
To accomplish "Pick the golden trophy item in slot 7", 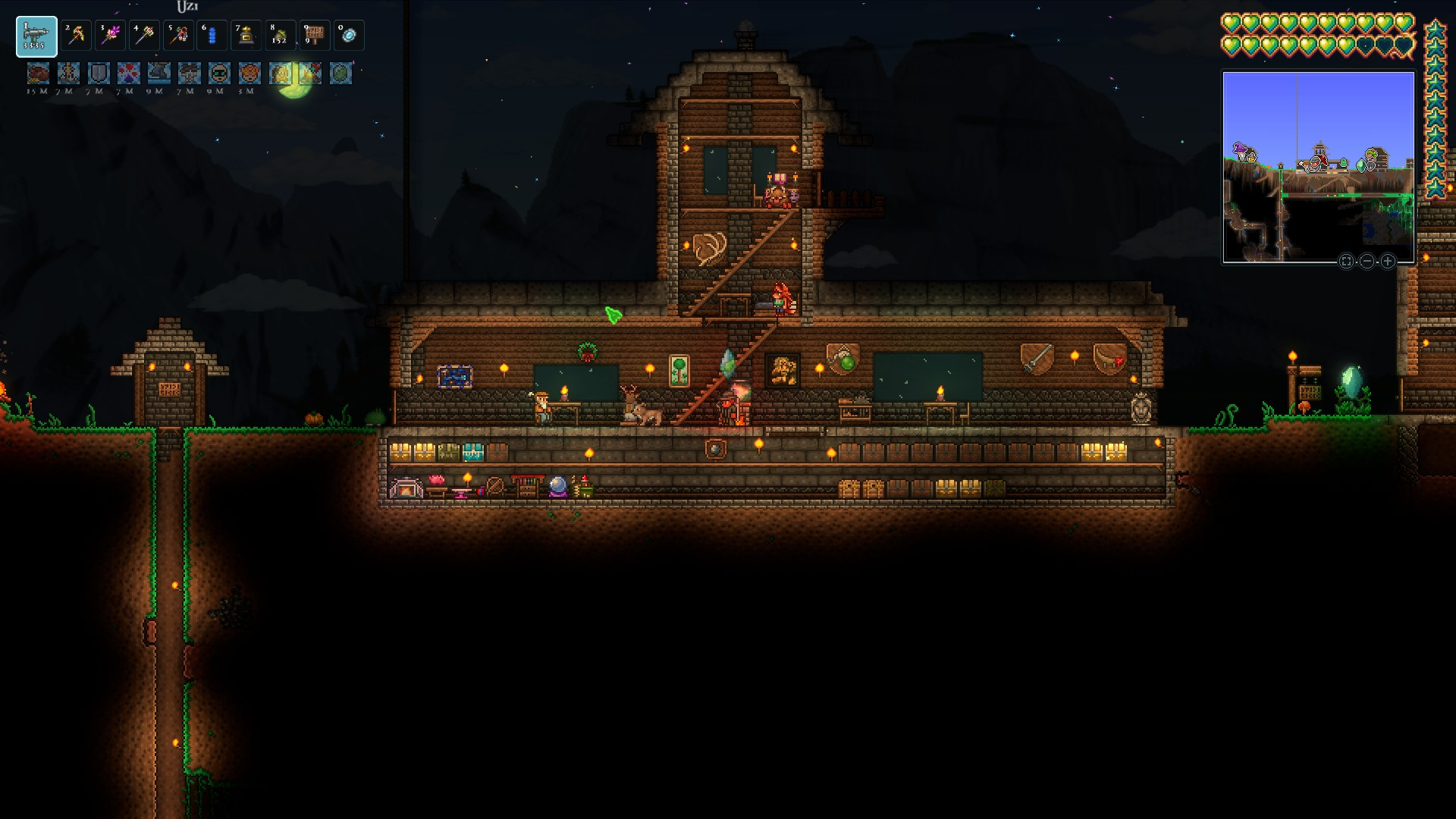I will 246,36.
